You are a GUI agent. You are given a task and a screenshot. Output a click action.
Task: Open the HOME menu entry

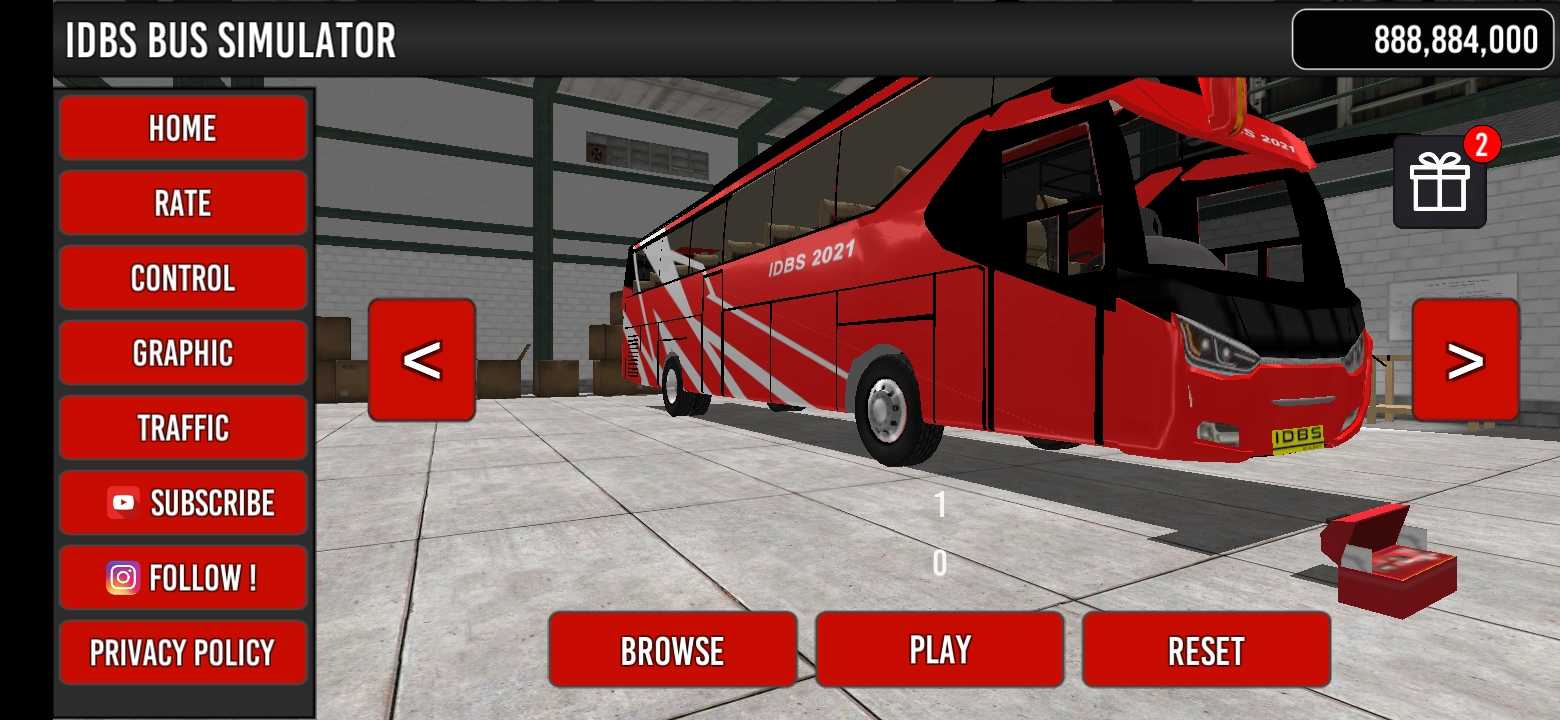pos(183,128)
